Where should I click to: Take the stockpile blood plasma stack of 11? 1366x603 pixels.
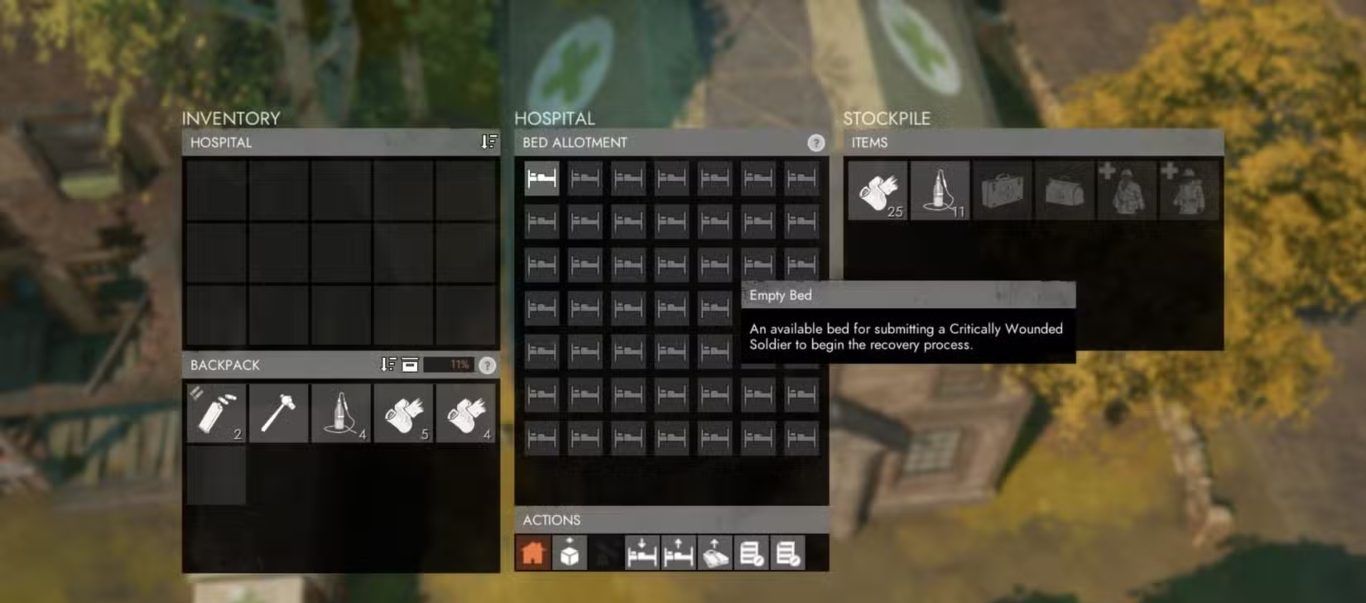click(940, 190)
